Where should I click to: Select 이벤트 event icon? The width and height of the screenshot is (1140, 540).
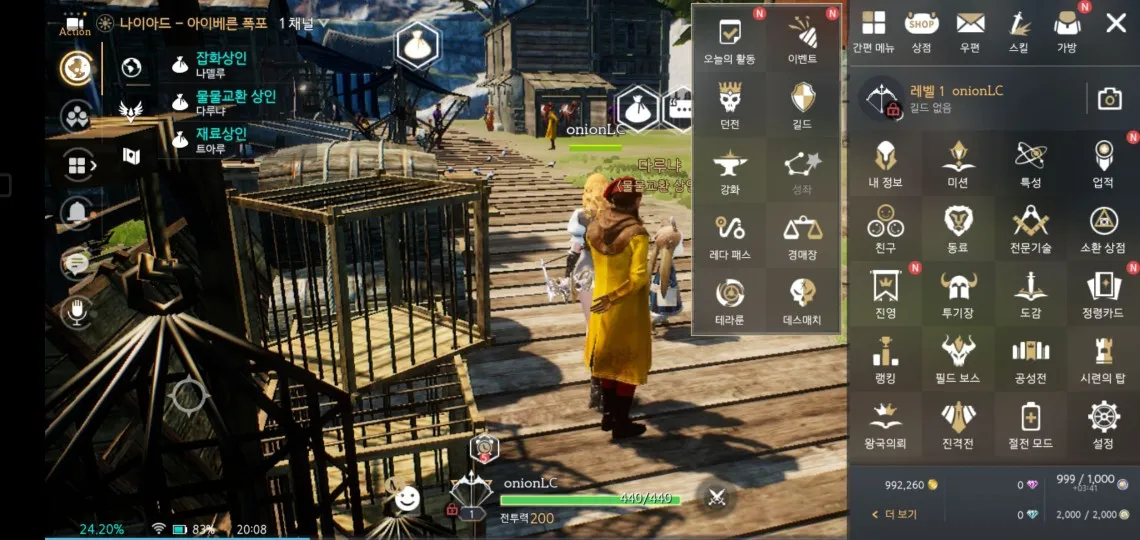click(x=802, y=38)
